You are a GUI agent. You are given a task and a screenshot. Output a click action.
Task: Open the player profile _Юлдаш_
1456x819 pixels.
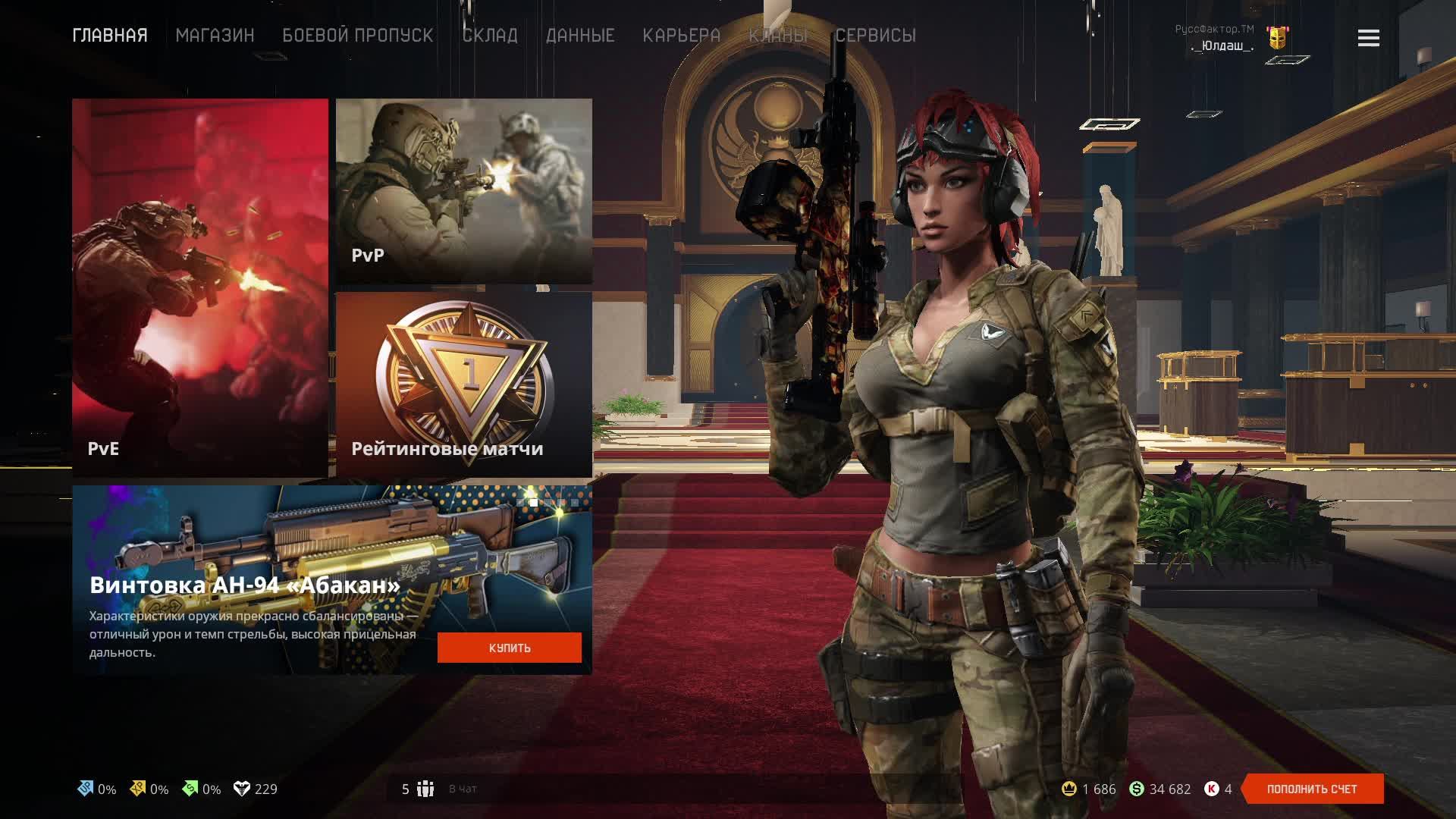click(x=1222, y=45)
